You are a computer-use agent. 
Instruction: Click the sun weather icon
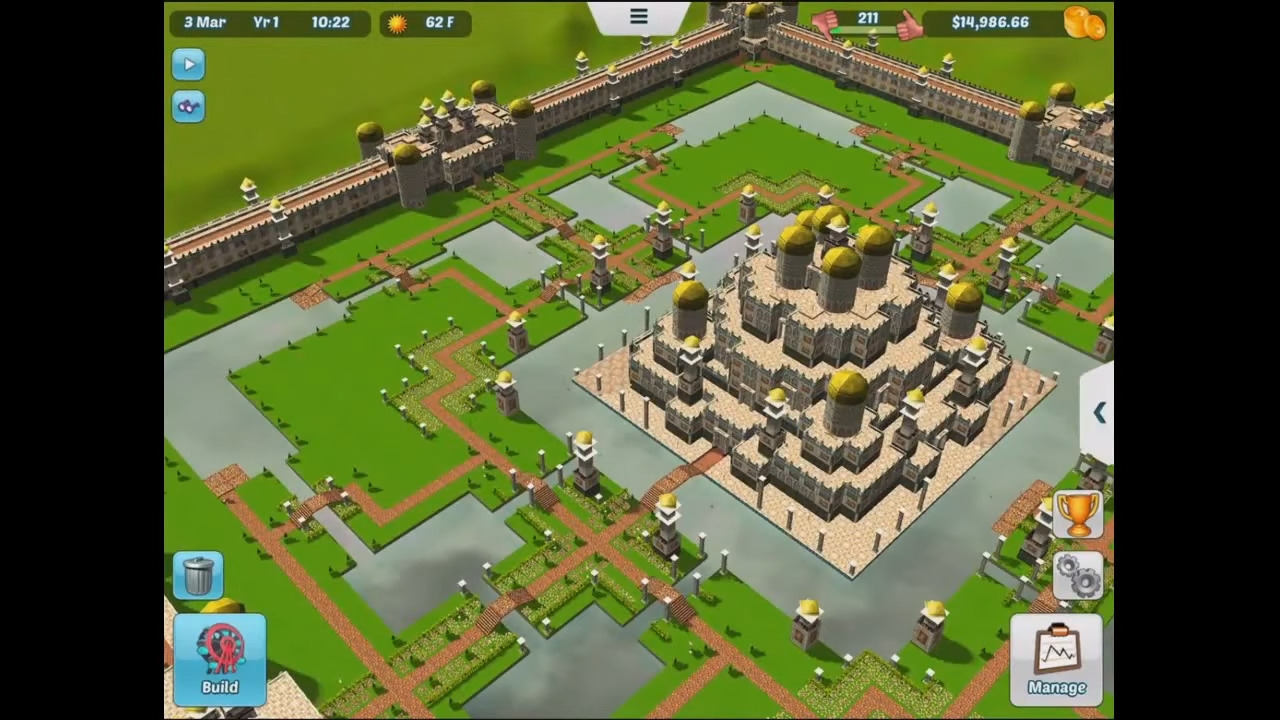click(x=396, y=22)
